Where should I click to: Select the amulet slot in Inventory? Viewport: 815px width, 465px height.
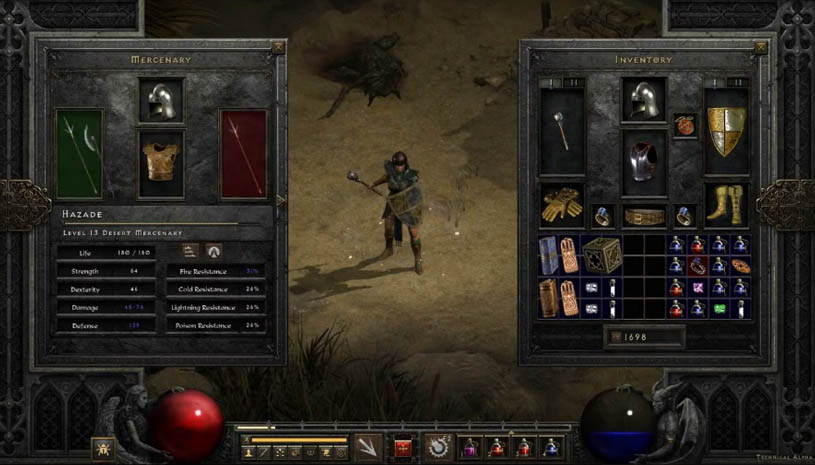685,126
